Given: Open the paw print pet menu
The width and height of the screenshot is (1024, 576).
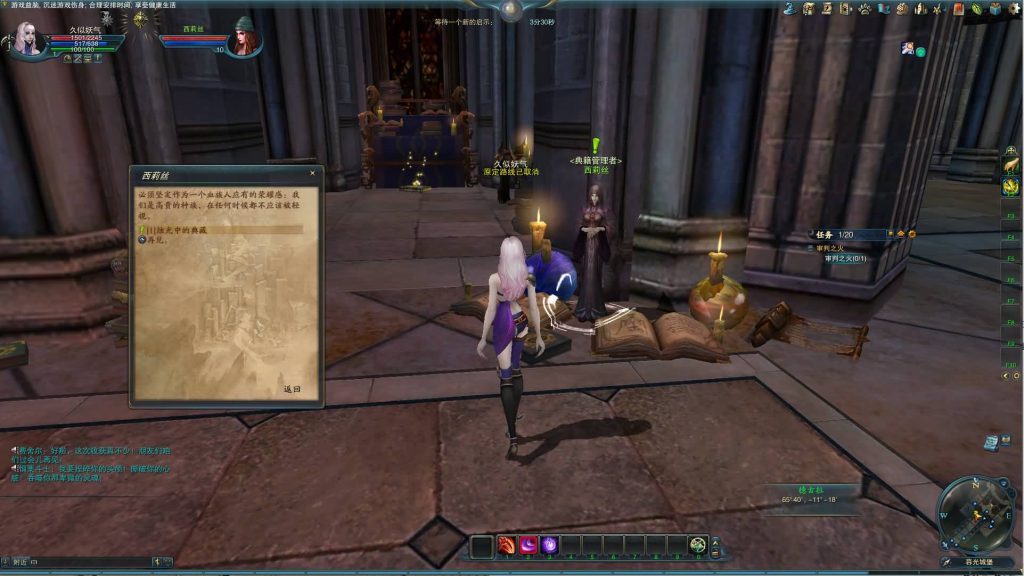Looking at the screenshot, I should [864, 8].
